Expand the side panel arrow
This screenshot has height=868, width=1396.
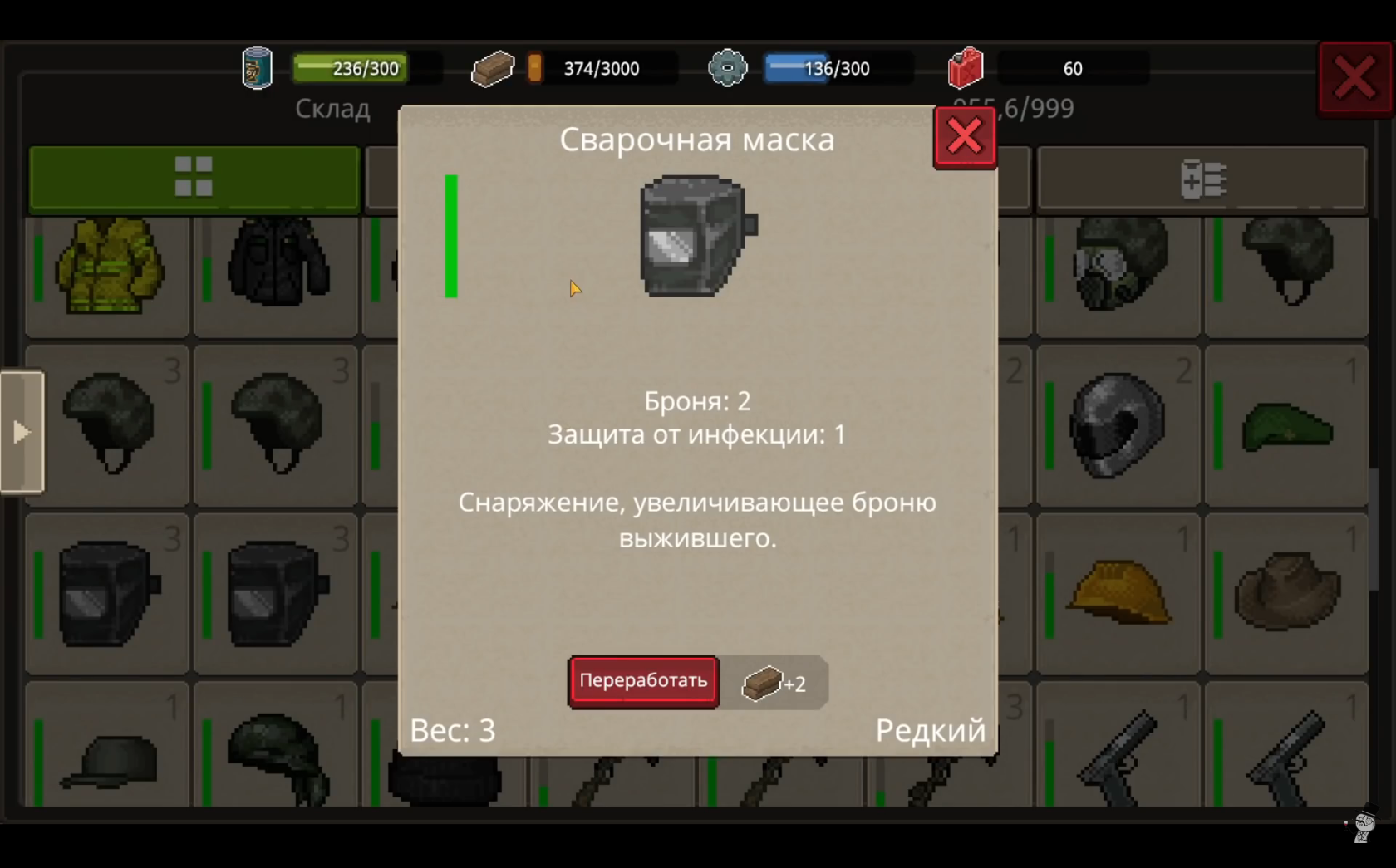pyautogui.click(x=22, y=432)
